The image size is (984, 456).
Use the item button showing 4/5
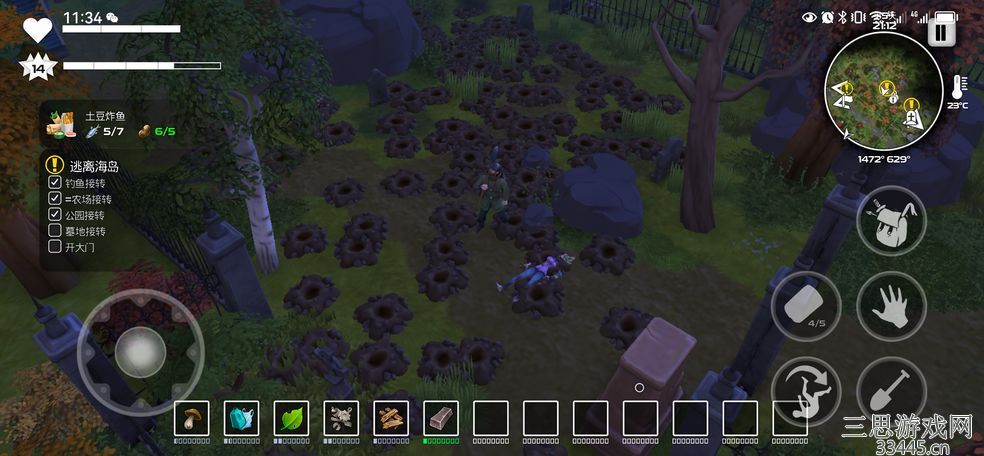(x=806, y=306)
